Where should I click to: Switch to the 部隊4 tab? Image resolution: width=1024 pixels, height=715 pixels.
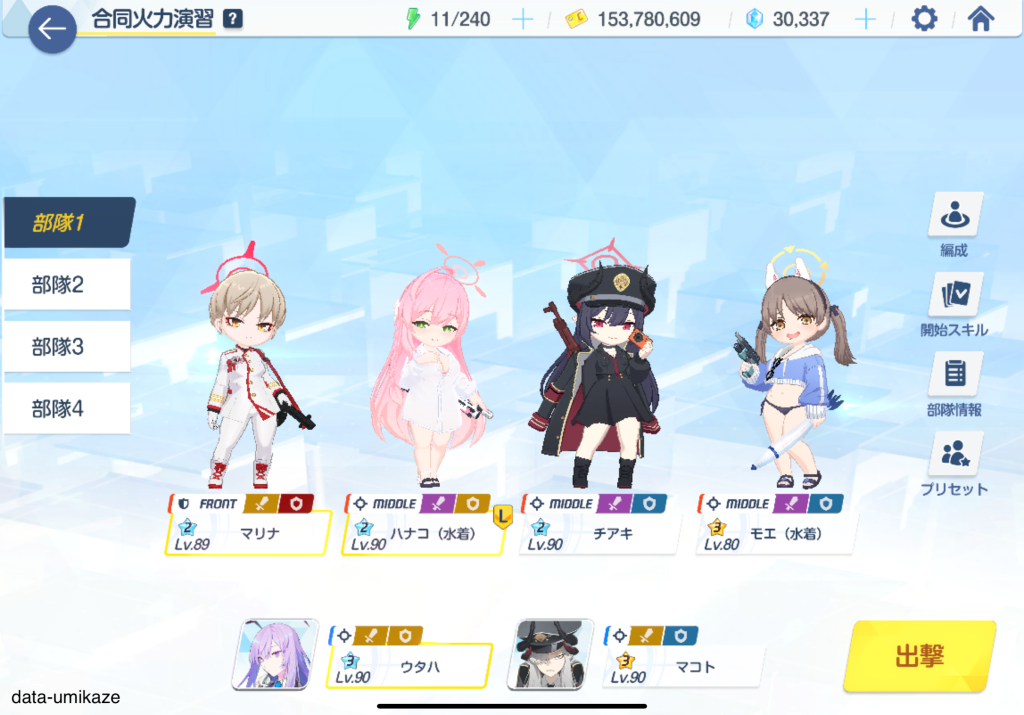(x=67, y=408)
